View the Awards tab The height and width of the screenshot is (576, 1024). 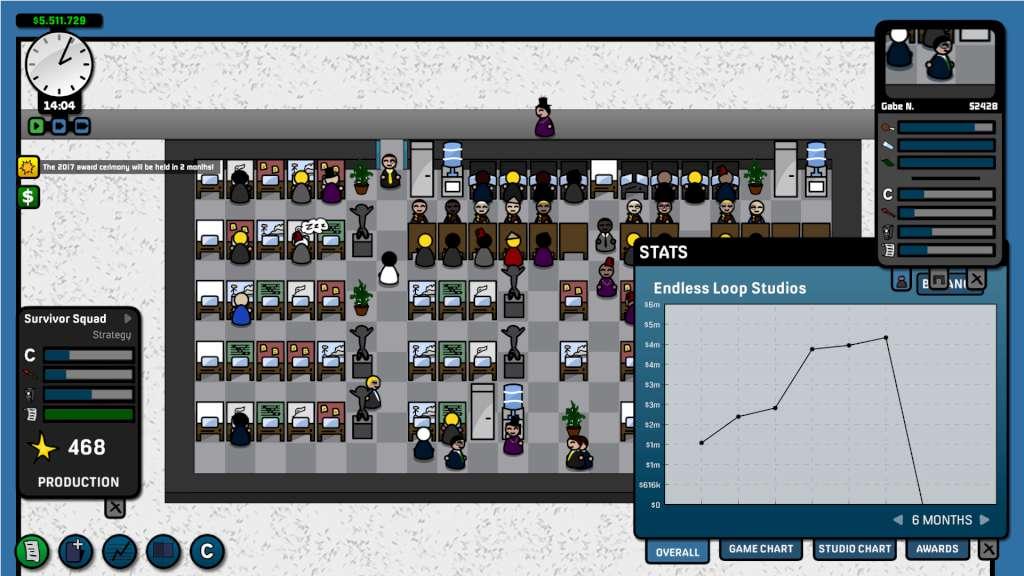point(938,549)
